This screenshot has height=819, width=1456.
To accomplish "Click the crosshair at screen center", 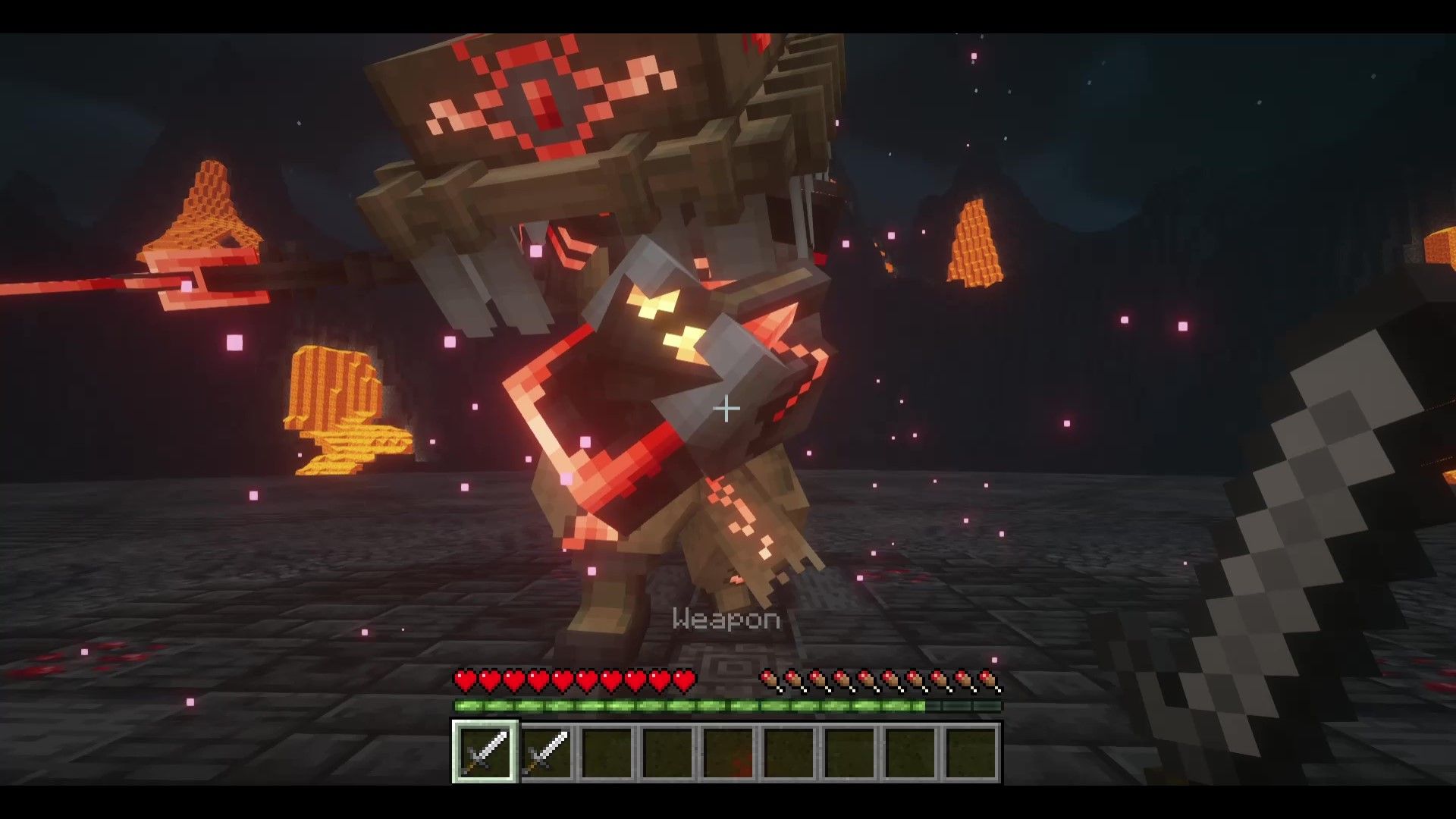I will coord(726,409).
